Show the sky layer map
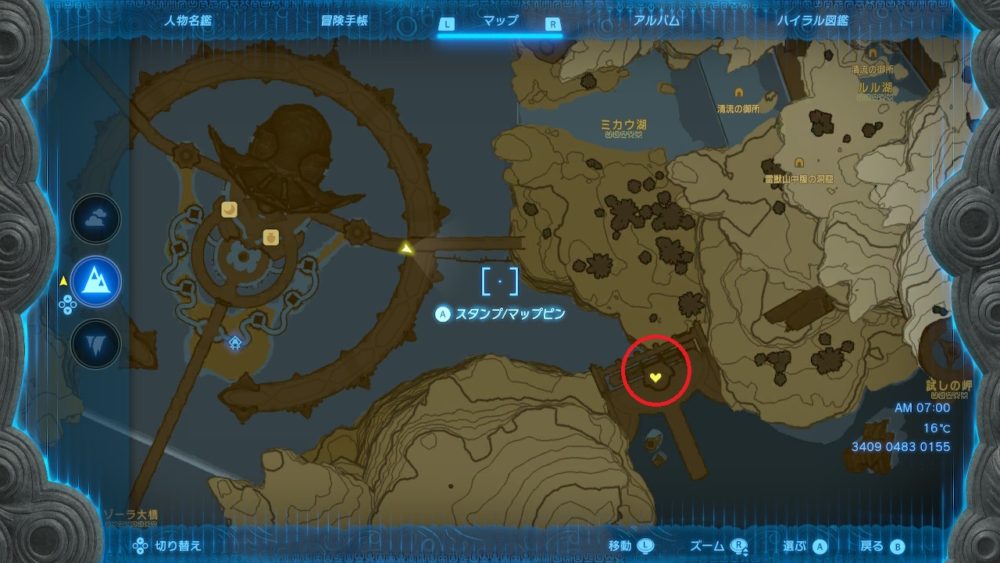The image size is (1000, 563). [x=96, y=219]
